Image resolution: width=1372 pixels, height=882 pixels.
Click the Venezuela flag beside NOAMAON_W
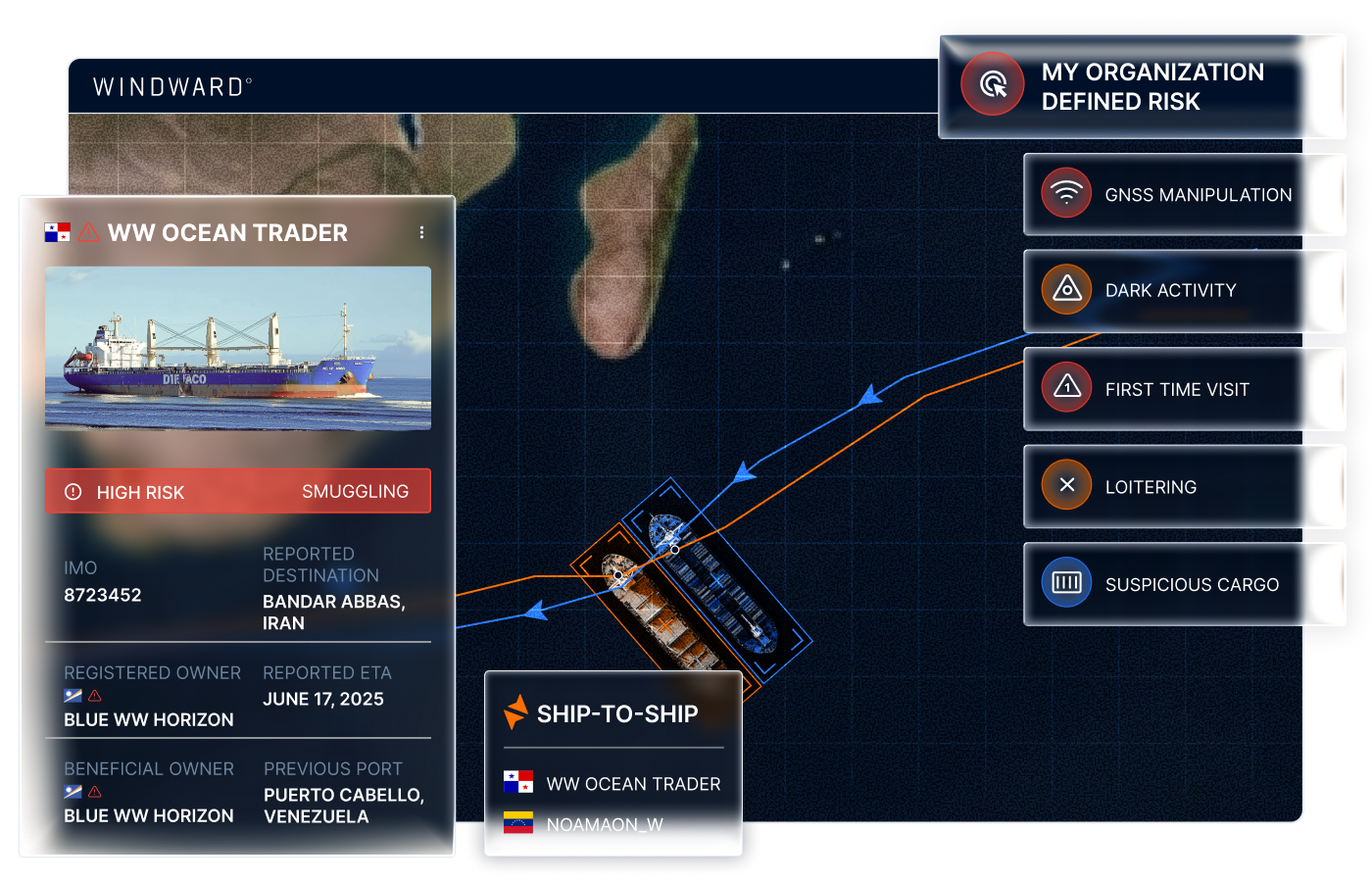(x=518, y=824)
